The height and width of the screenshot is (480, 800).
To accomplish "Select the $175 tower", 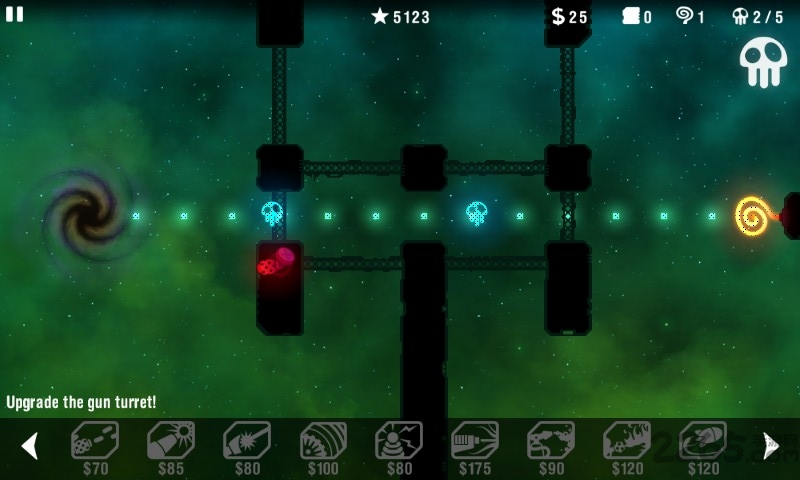I will (475, 442).
